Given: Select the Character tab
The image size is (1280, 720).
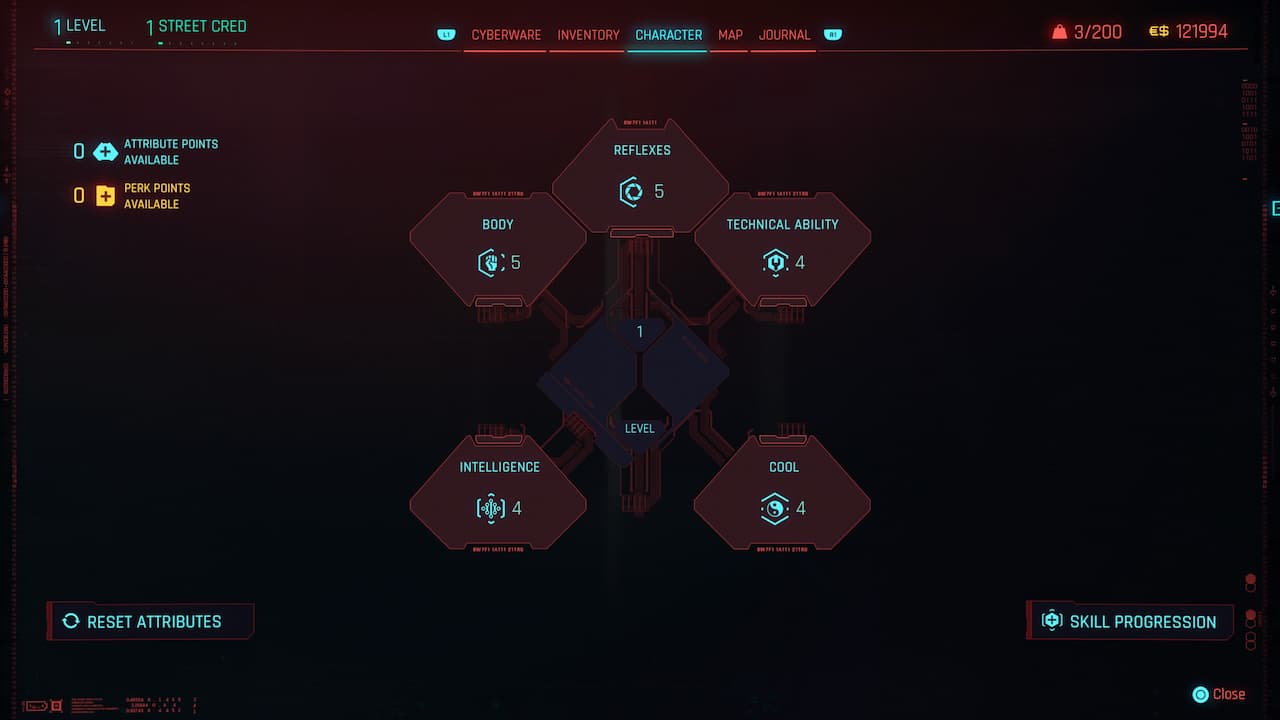Looking at the screenshot, I should 668,35.
